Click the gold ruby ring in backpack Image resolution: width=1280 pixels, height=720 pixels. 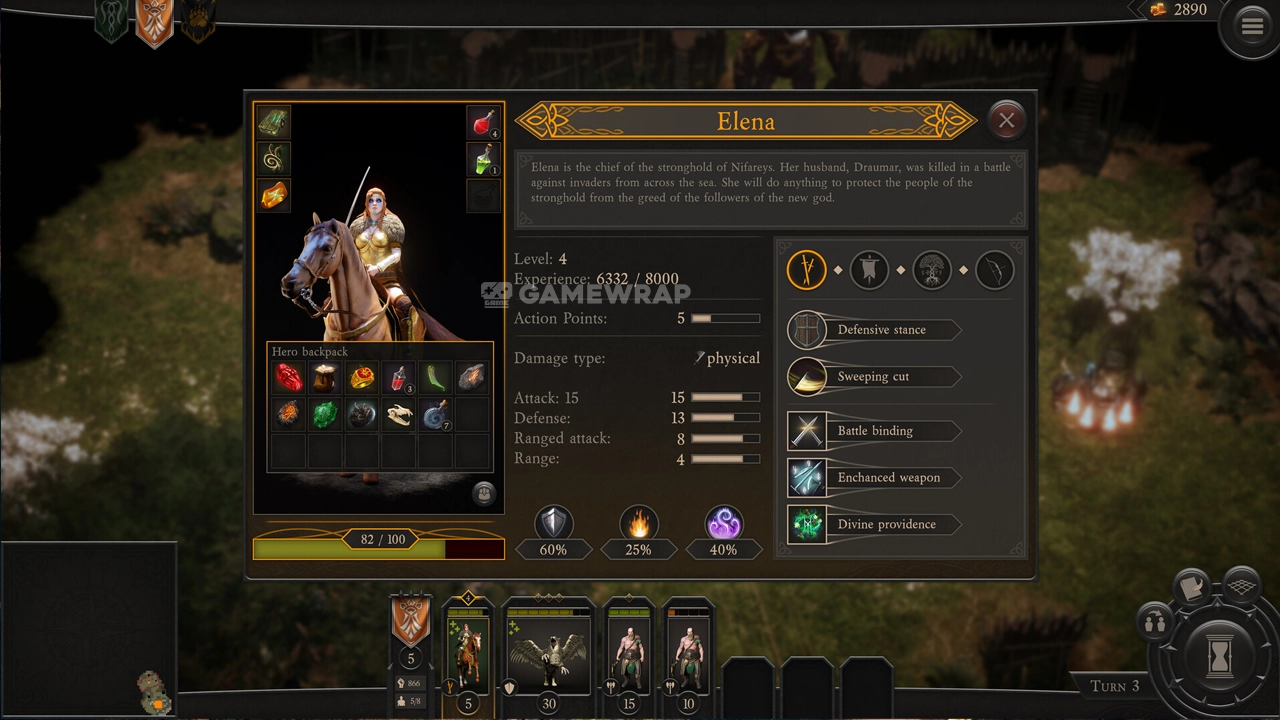tap(362, 378)
